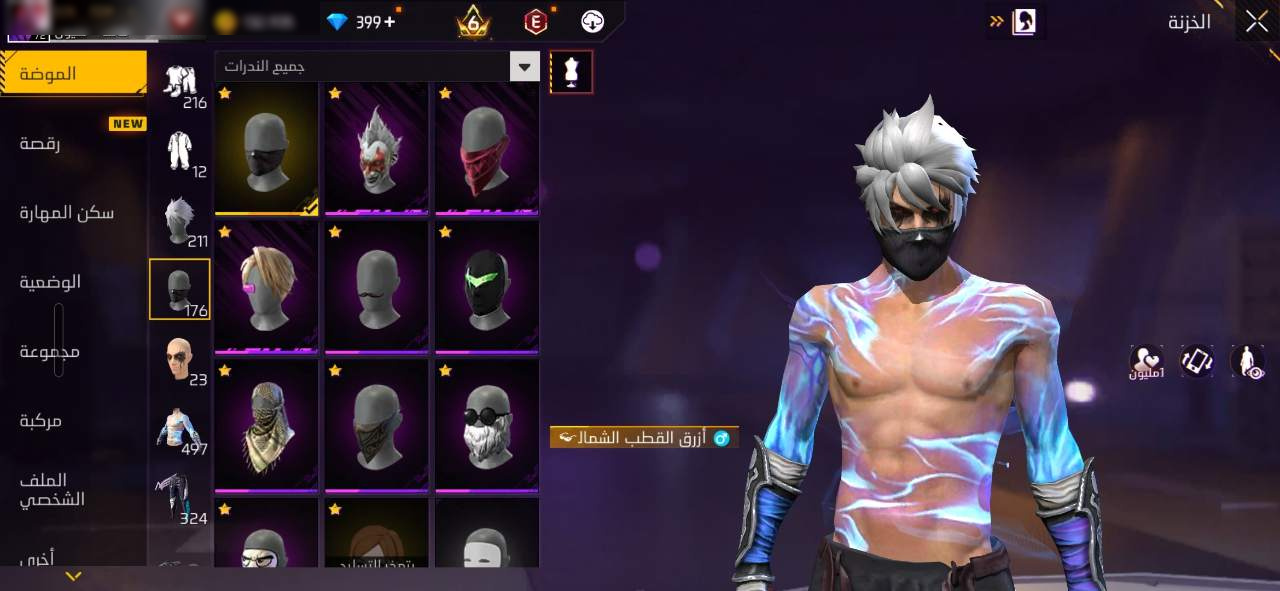The image size is (1280, 591).
Task: Close the vault screen with the X
Action: pyautogui.click(x=1256, y=22)
